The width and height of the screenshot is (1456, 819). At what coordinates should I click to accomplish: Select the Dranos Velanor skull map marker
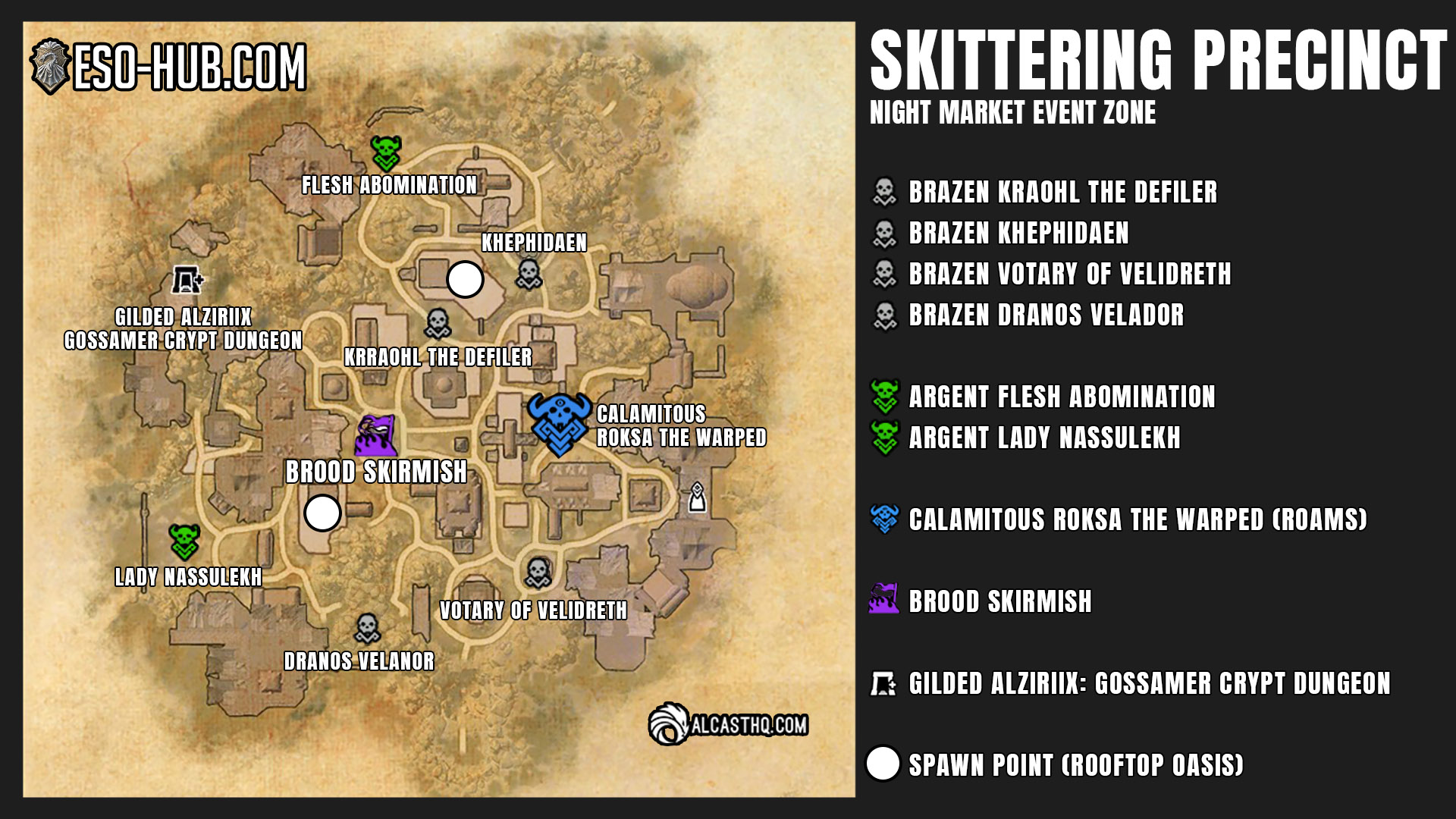(x=367, y=628)
